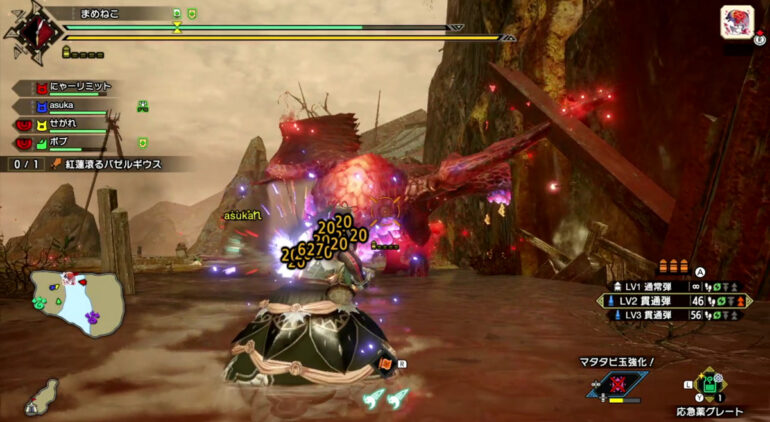Click the loaded bullets magazine indicator

point(673,267)
